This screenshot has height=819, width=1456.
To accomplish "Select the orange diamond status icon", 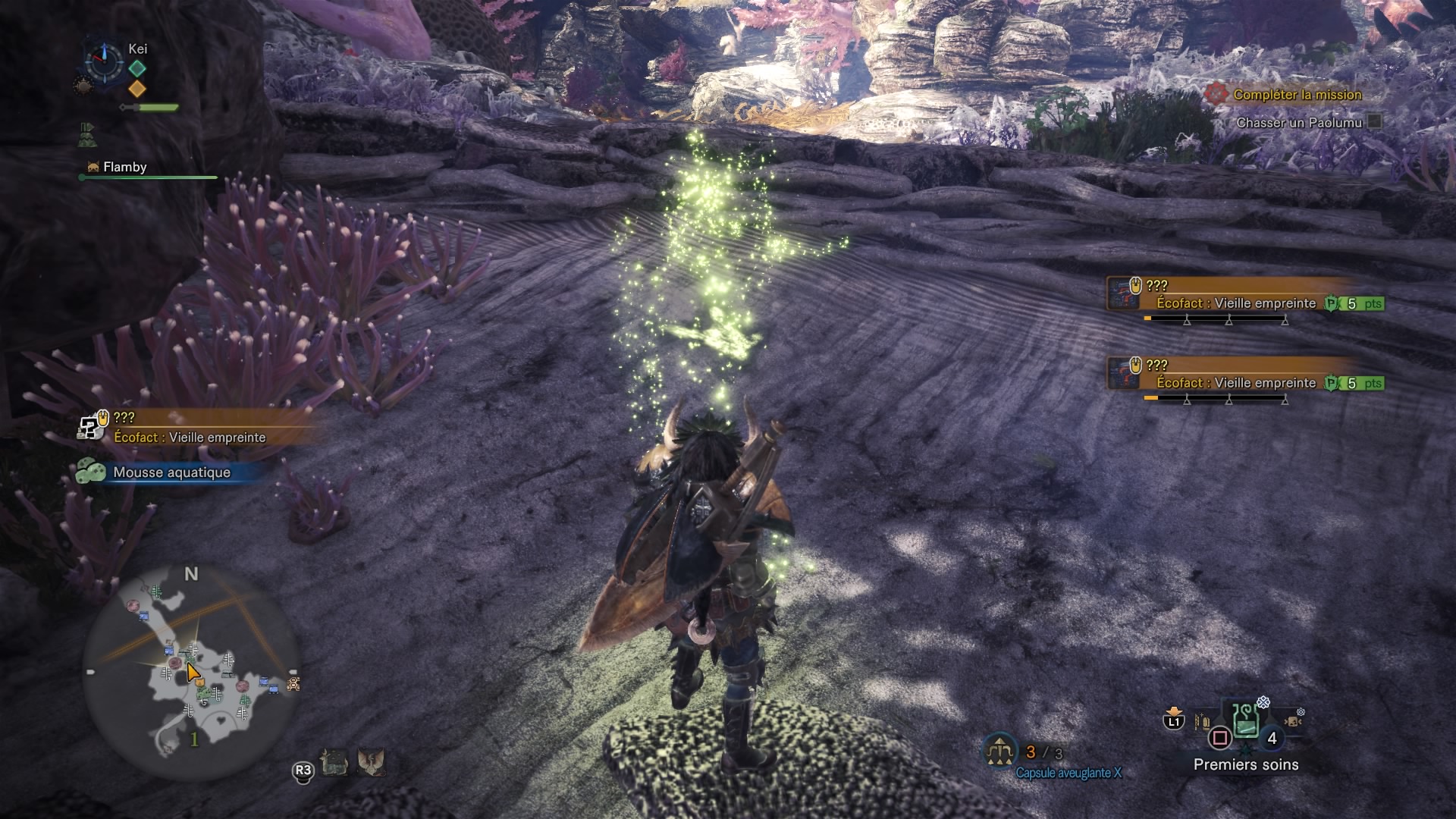I will tap(137, 89).
